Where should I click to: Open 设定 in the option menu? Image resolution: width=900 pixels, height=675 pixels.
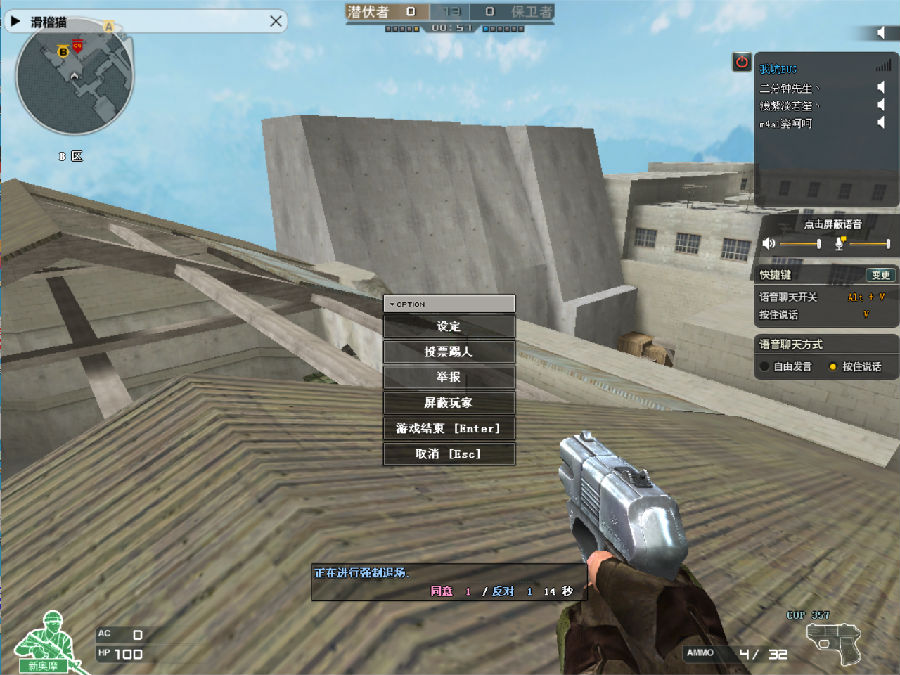click(x=449, y=326)
